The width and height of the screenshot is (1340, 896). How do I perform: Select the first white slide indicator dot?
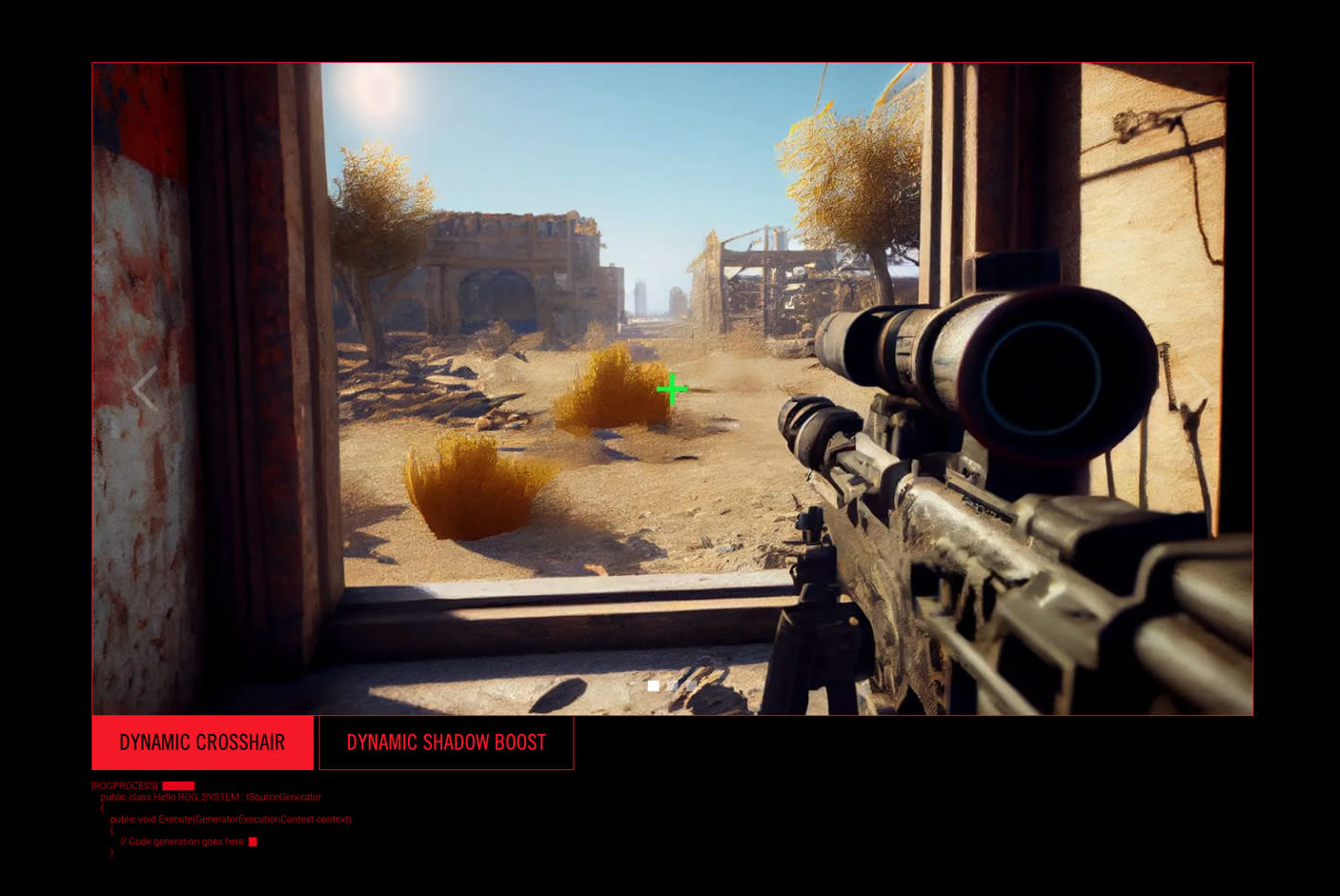653,685
